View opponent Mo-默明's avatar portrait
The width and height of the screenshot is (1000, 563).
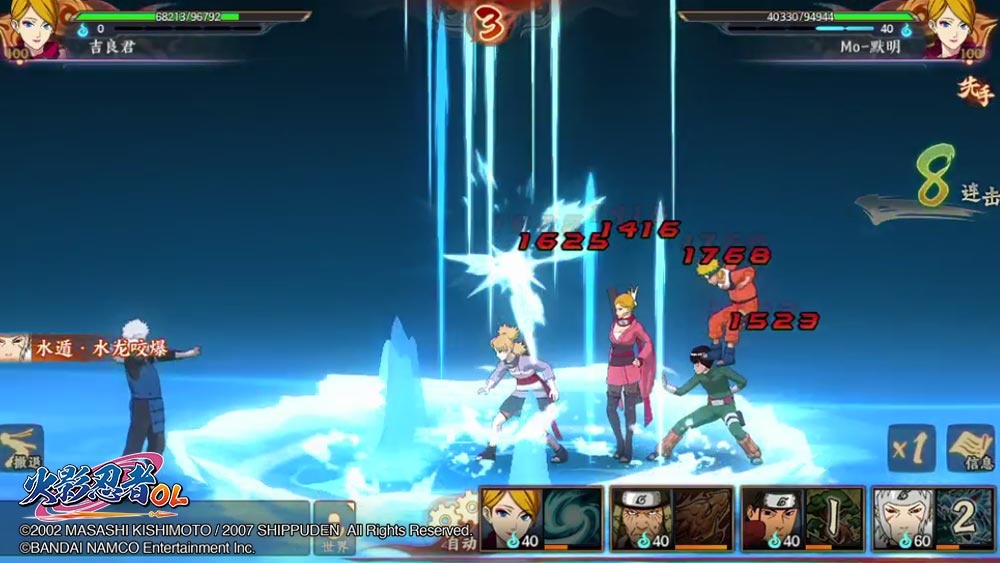[968, 30]
